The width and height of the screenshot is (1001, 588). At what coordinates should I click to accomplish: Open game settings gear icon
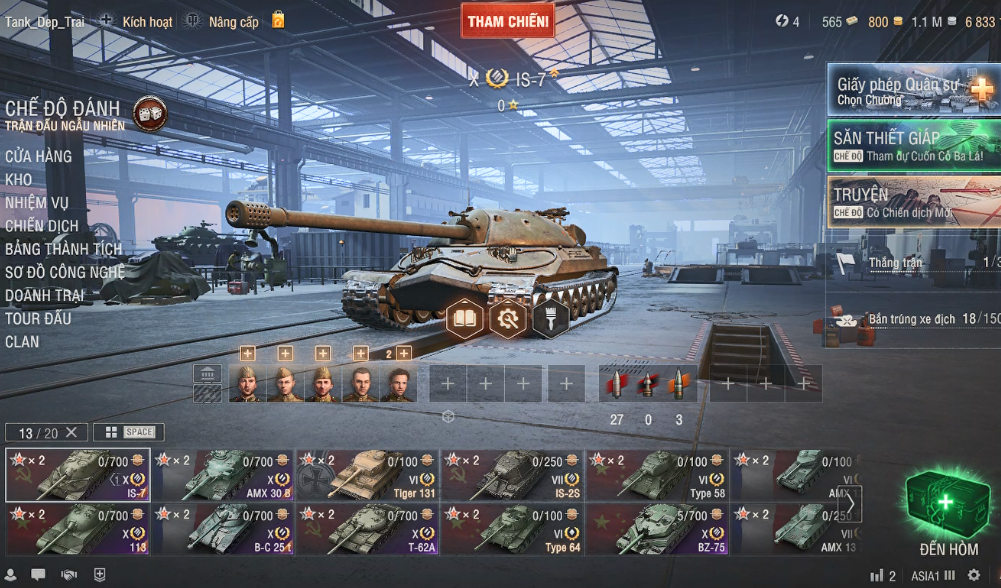(x=974, y=575)
